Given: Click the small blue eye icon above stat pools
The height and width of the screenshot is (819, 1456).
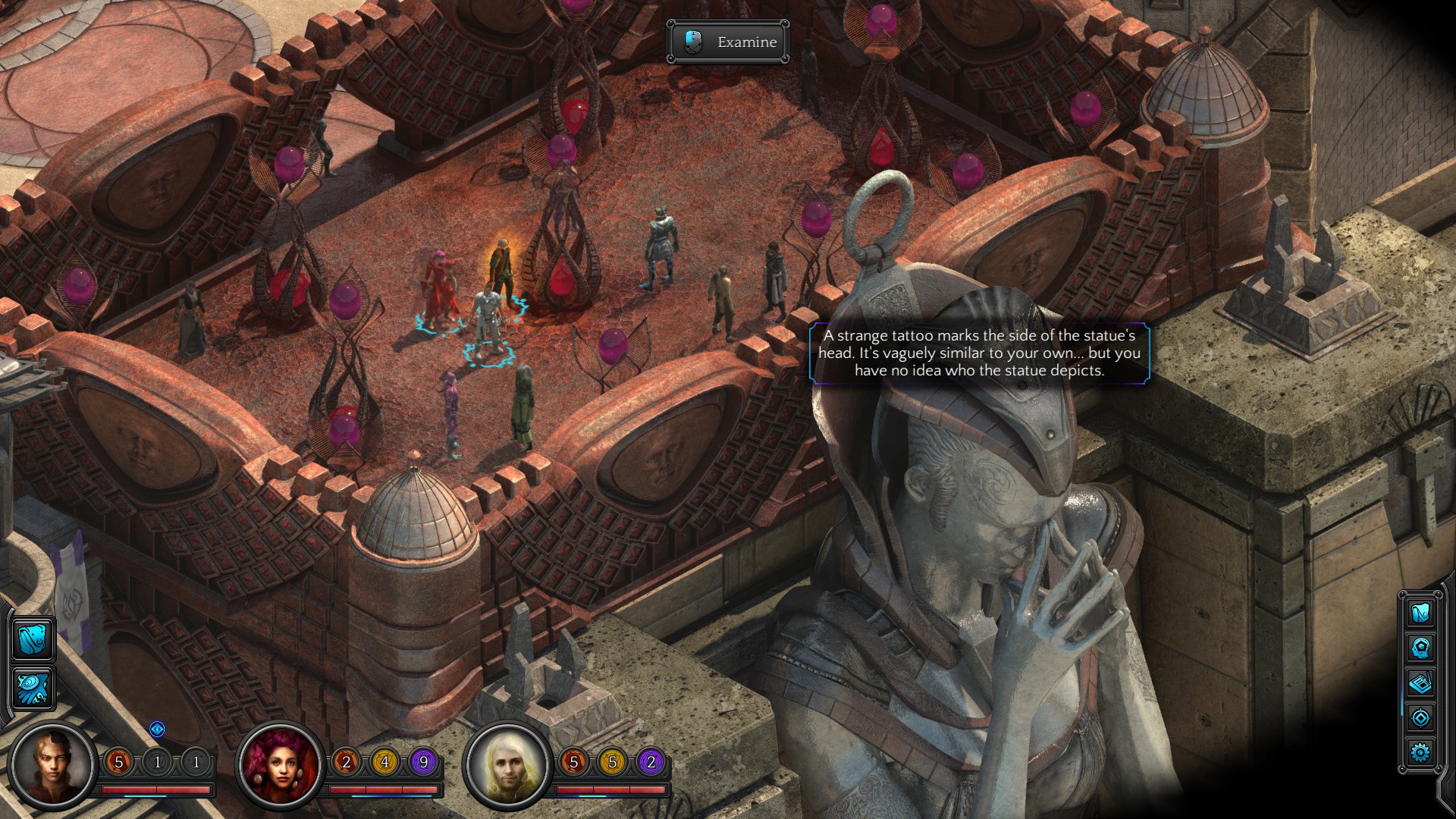Looking at the screenshot, I should point(157,730).
